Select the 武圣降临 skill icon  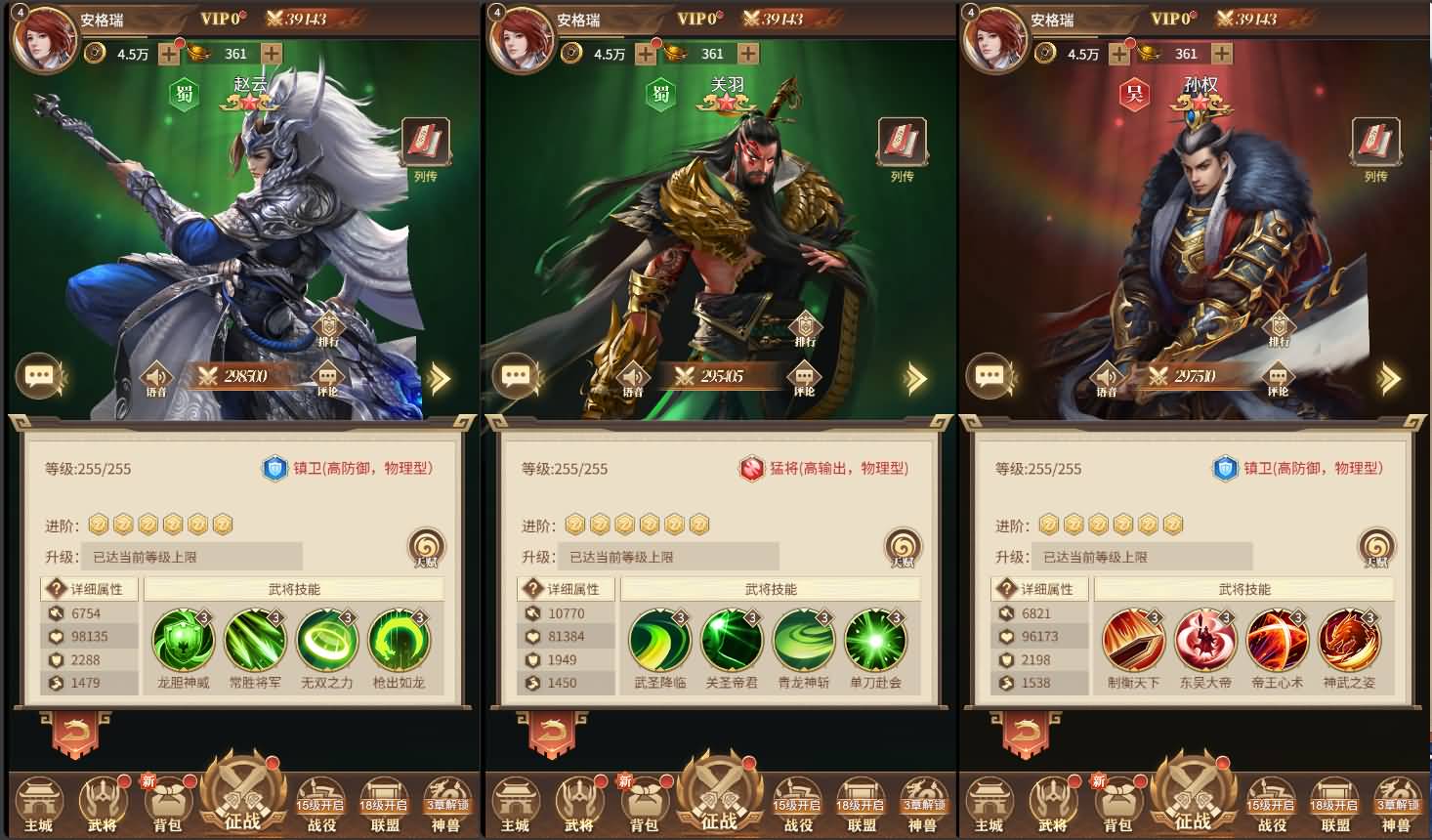point(659,641)
